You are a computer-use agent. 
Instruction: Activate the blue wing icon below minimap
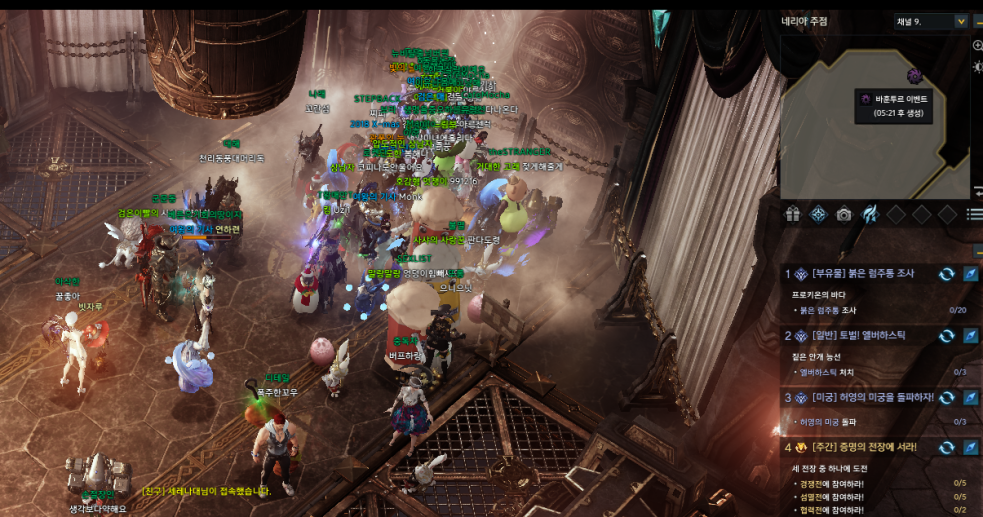870,214
